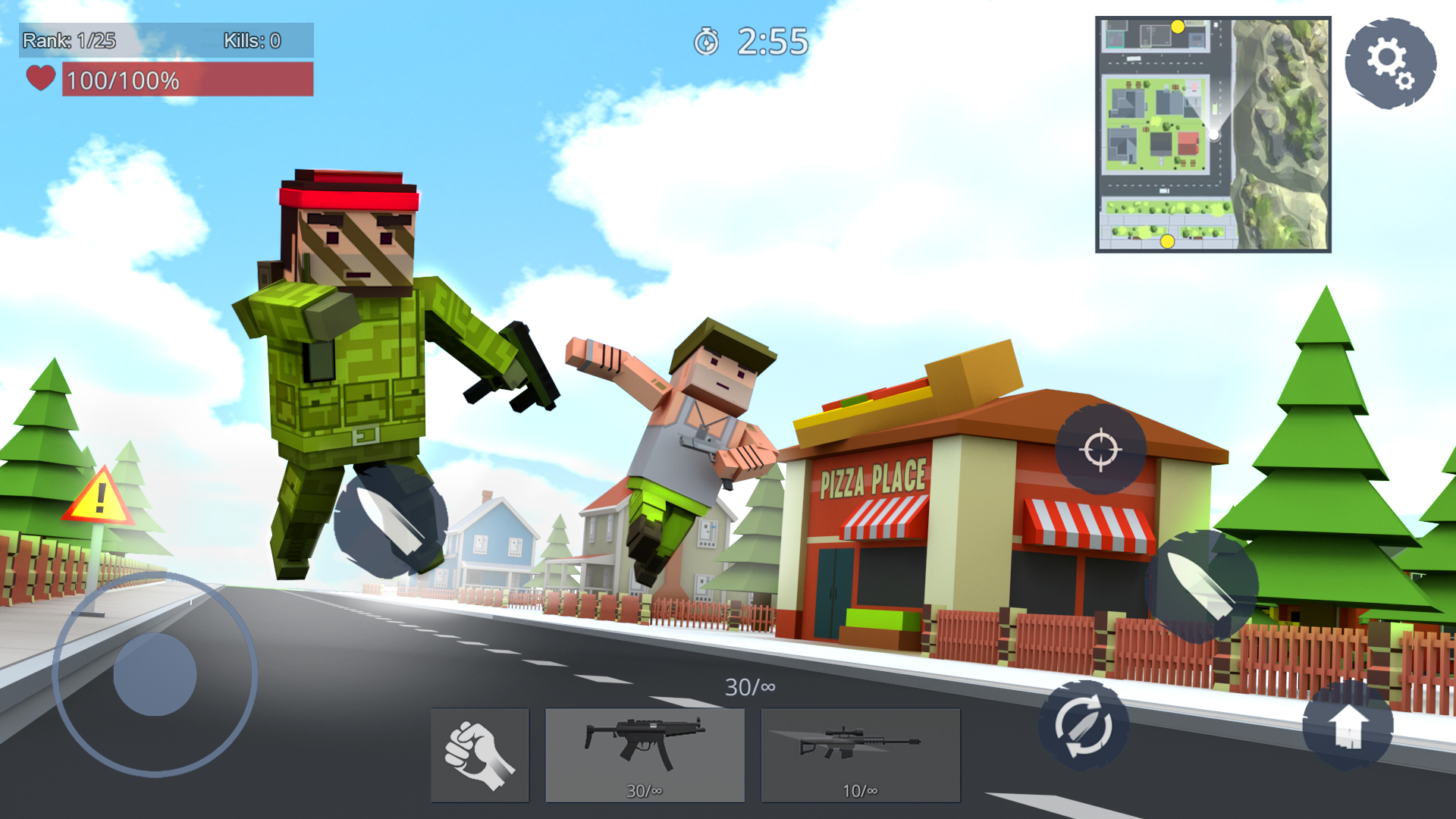
Task: Equip the MP5 submachine gun slot
Action: (x=644, y=753)
